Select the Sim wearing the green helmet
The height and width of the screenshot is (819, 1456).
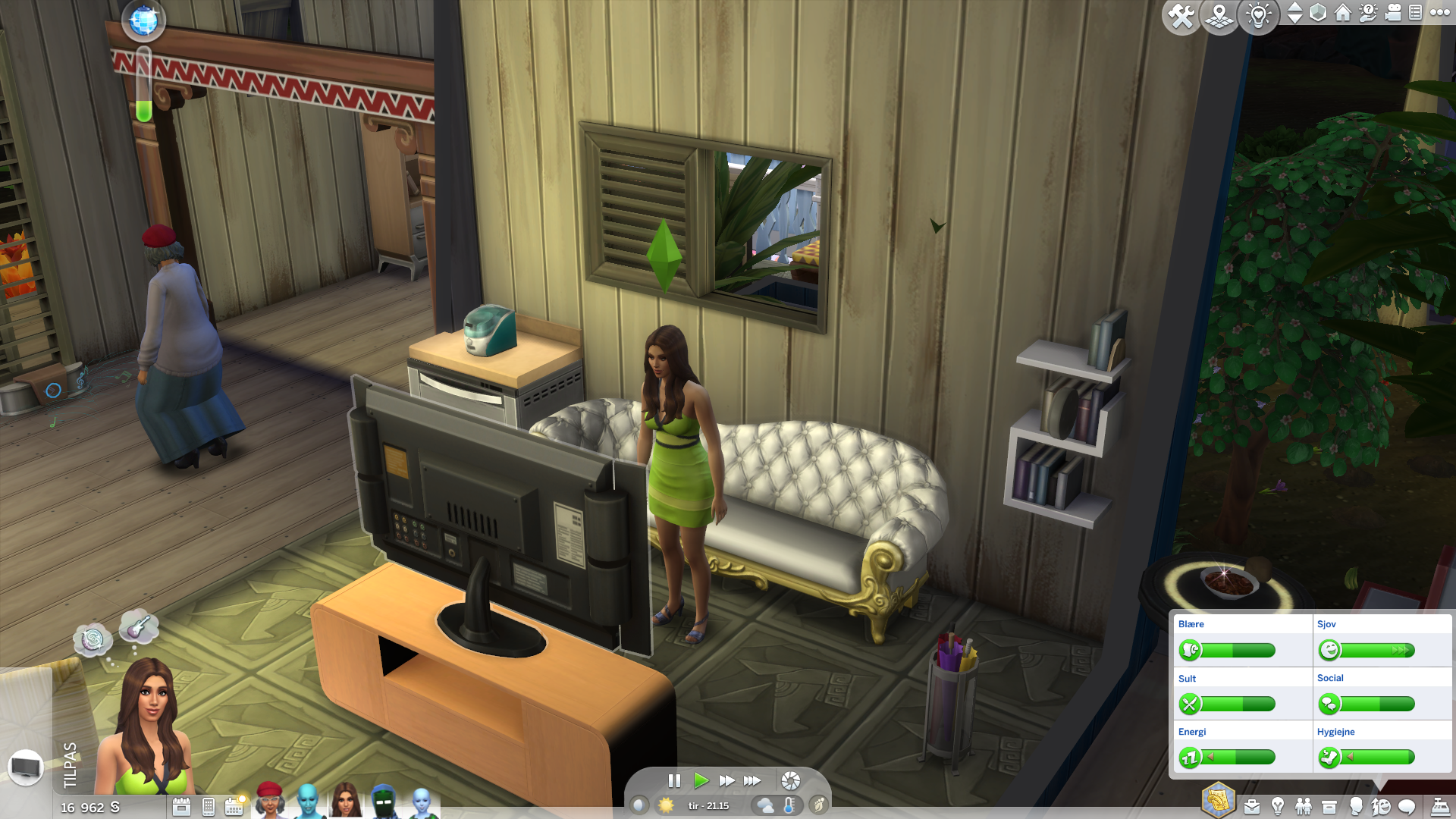(x=384, y=802)
